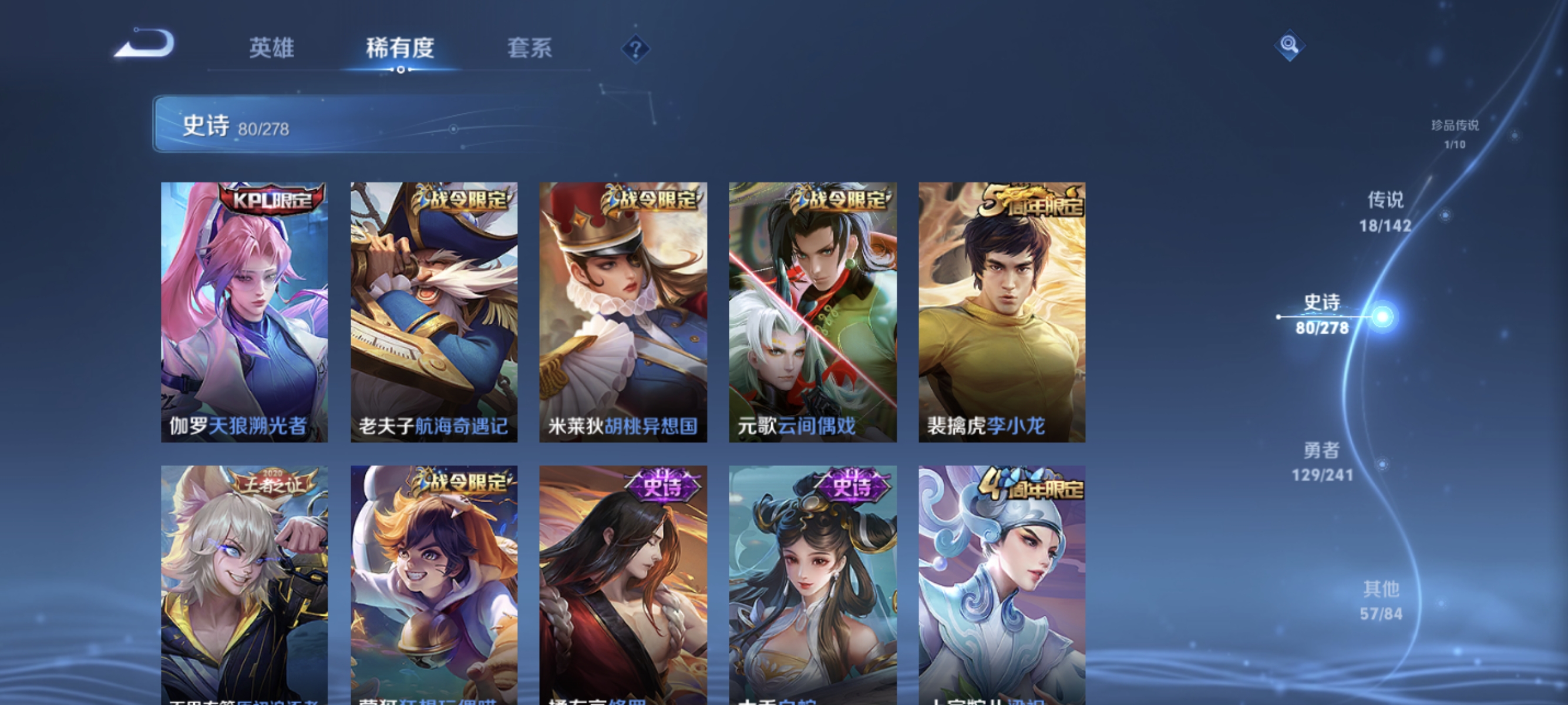Switch to the 英雄 tab
This screenshot has width=1568, height=705.
click(x=272, y=49)
